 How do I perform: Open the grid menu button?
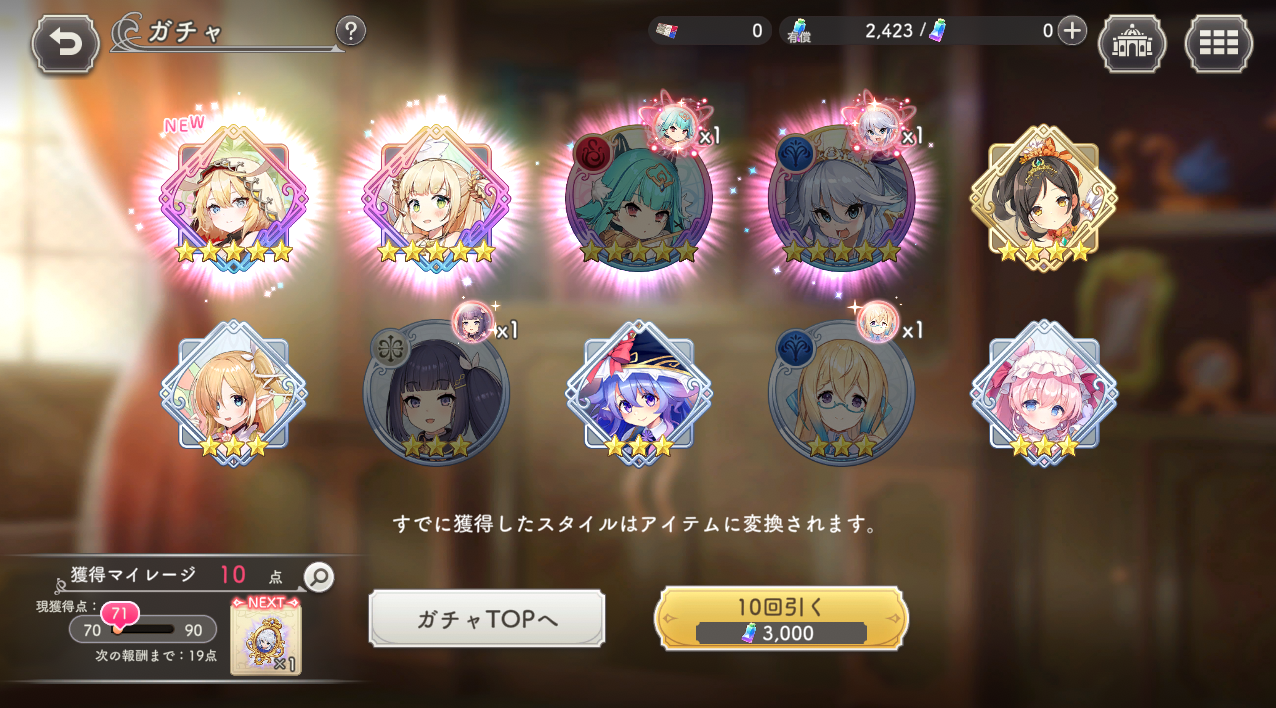click(x=1218, y=44)
